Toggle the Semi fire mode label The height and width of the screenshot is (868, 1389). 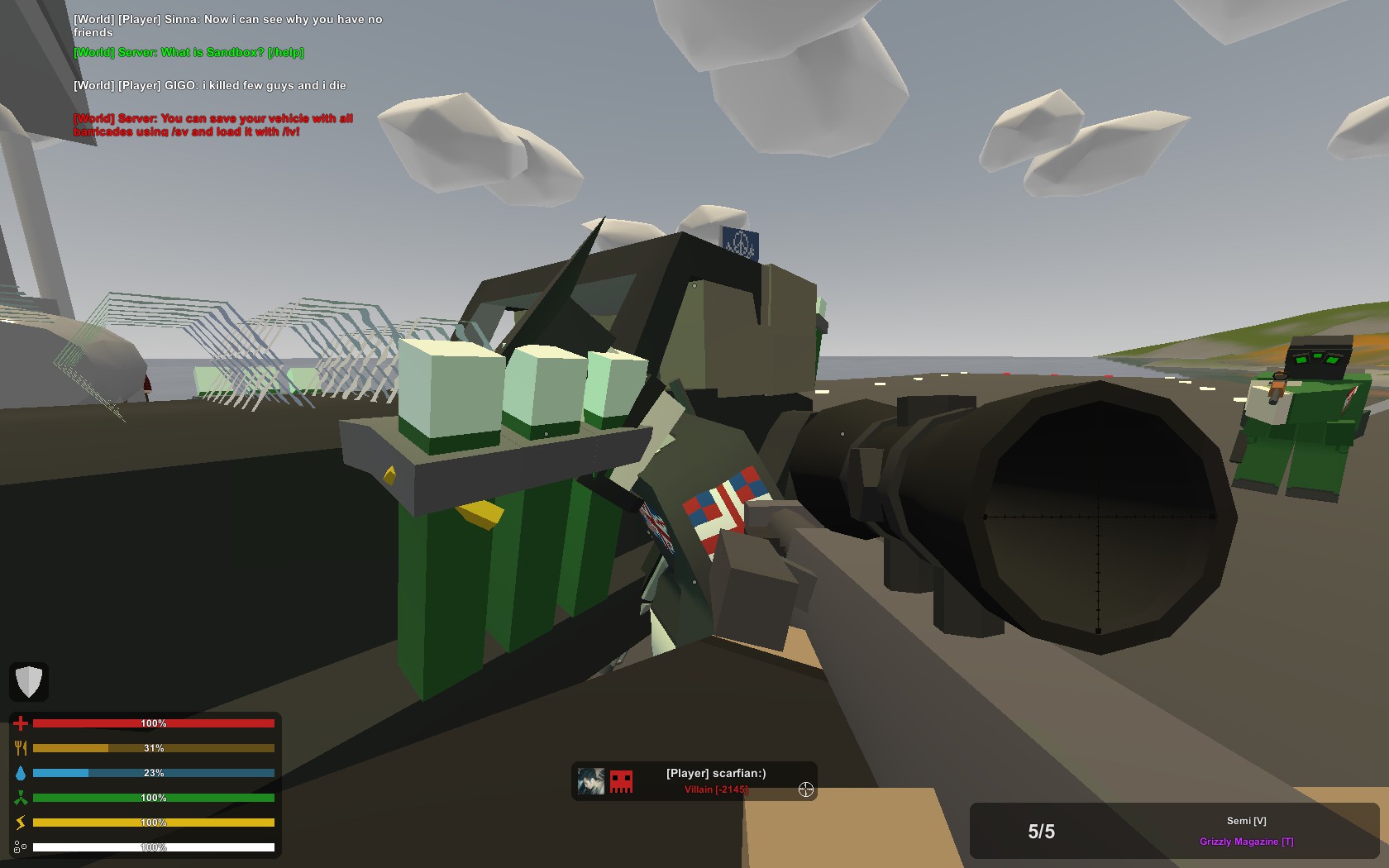click(x=1246, y=821)
